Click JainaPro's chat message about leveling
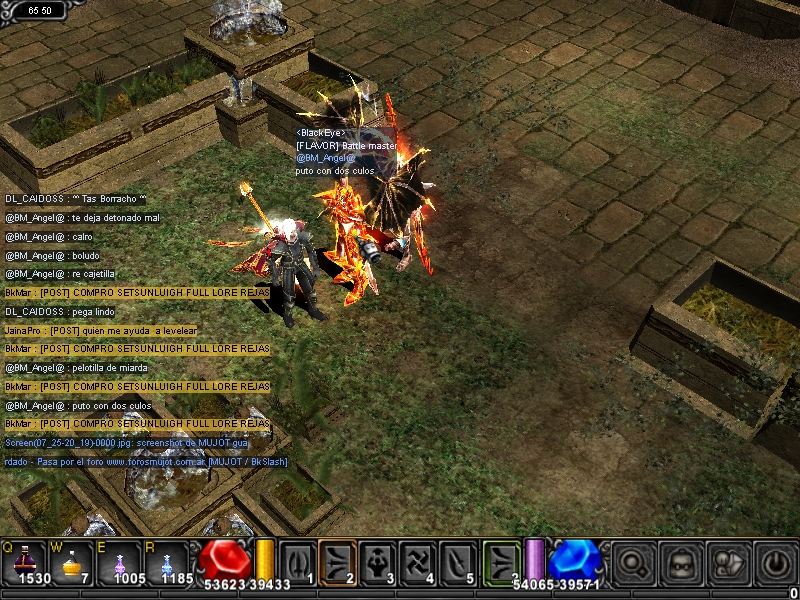 click(101, 330)
